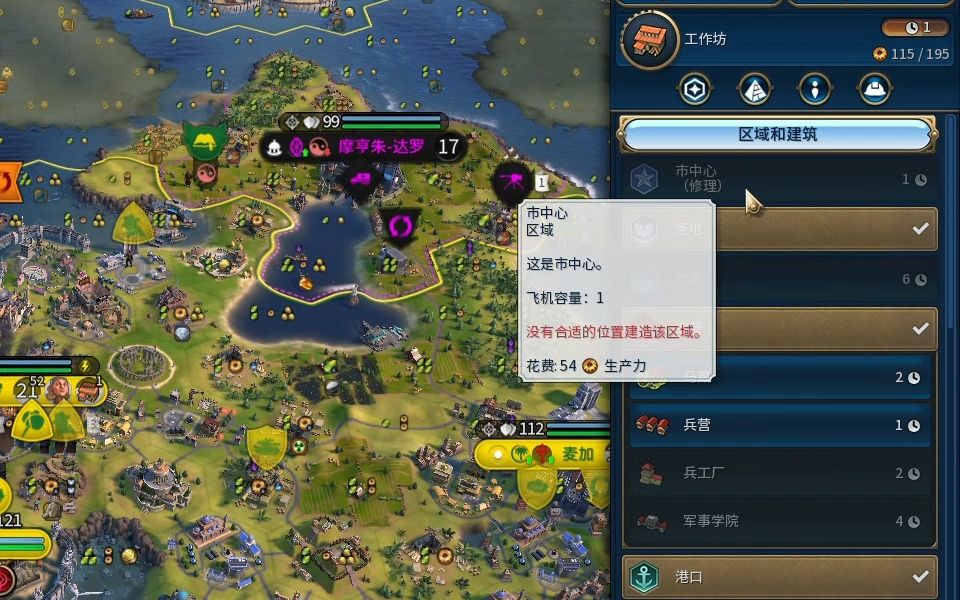Pick the 军事学院 military academy entry
Image resolution: width=960 pixels, height=600 pixels.
point(780,521)
